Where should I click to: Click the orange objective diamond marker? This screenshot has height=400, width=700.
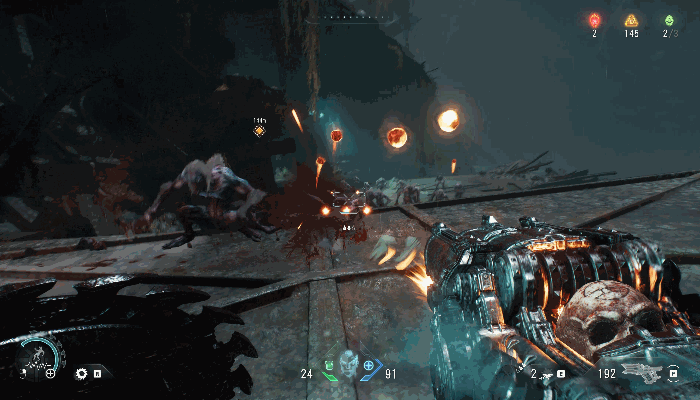[x=259, y=131]
